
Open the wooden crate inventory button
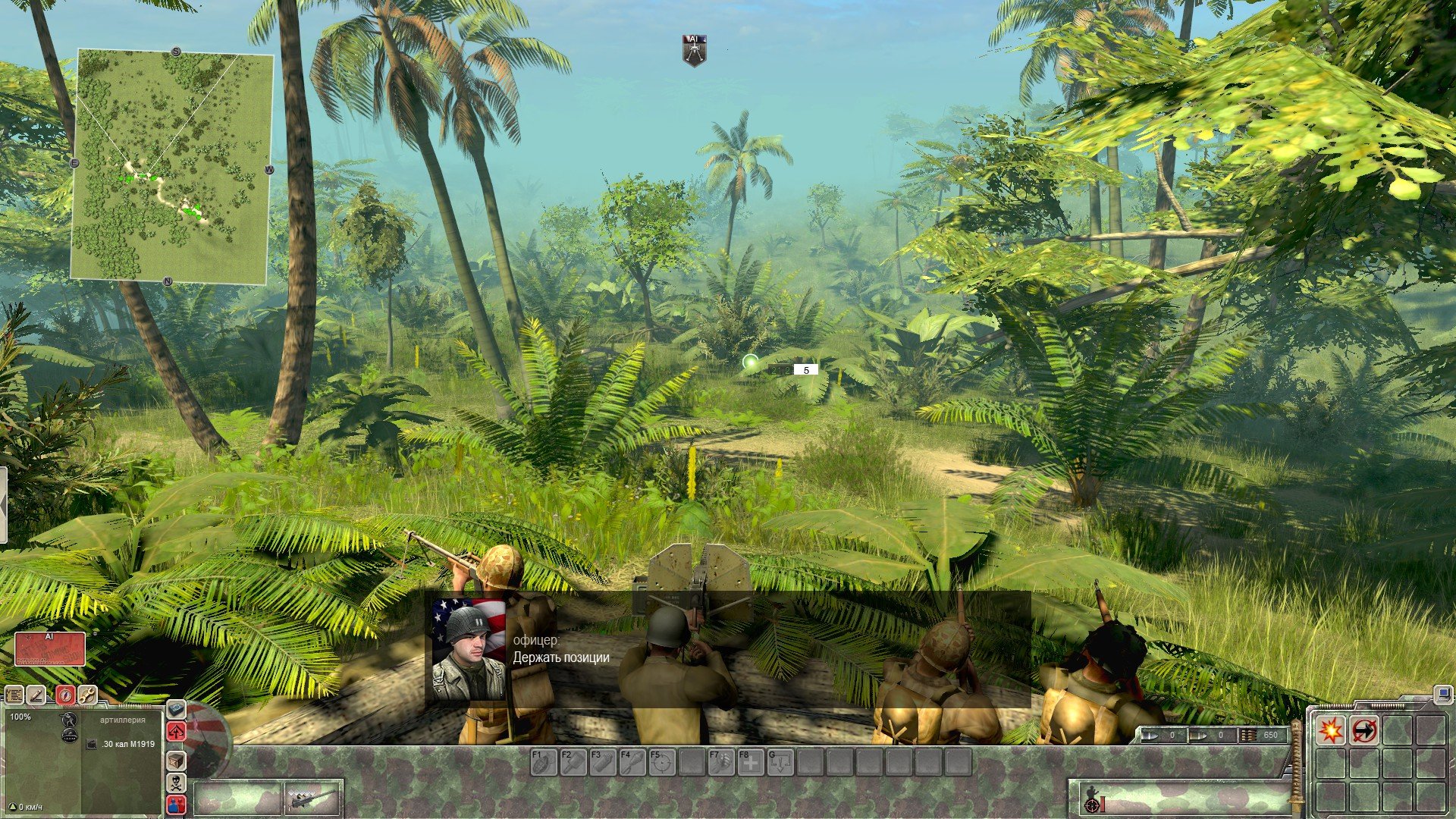176,760
